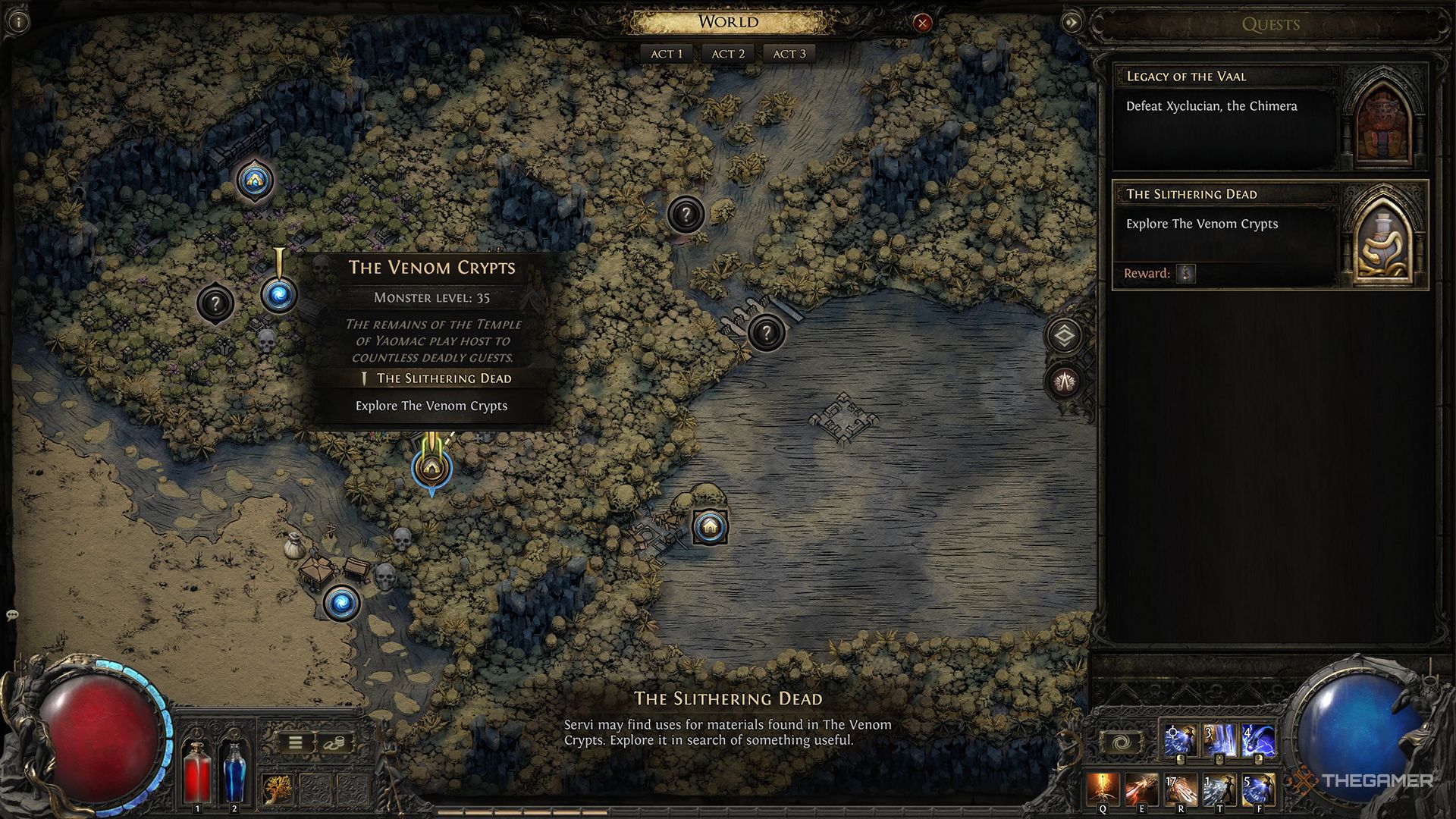Toggle the stacked-layers map overlay button
1456x819 pixels.
[x=1065, y=335]
